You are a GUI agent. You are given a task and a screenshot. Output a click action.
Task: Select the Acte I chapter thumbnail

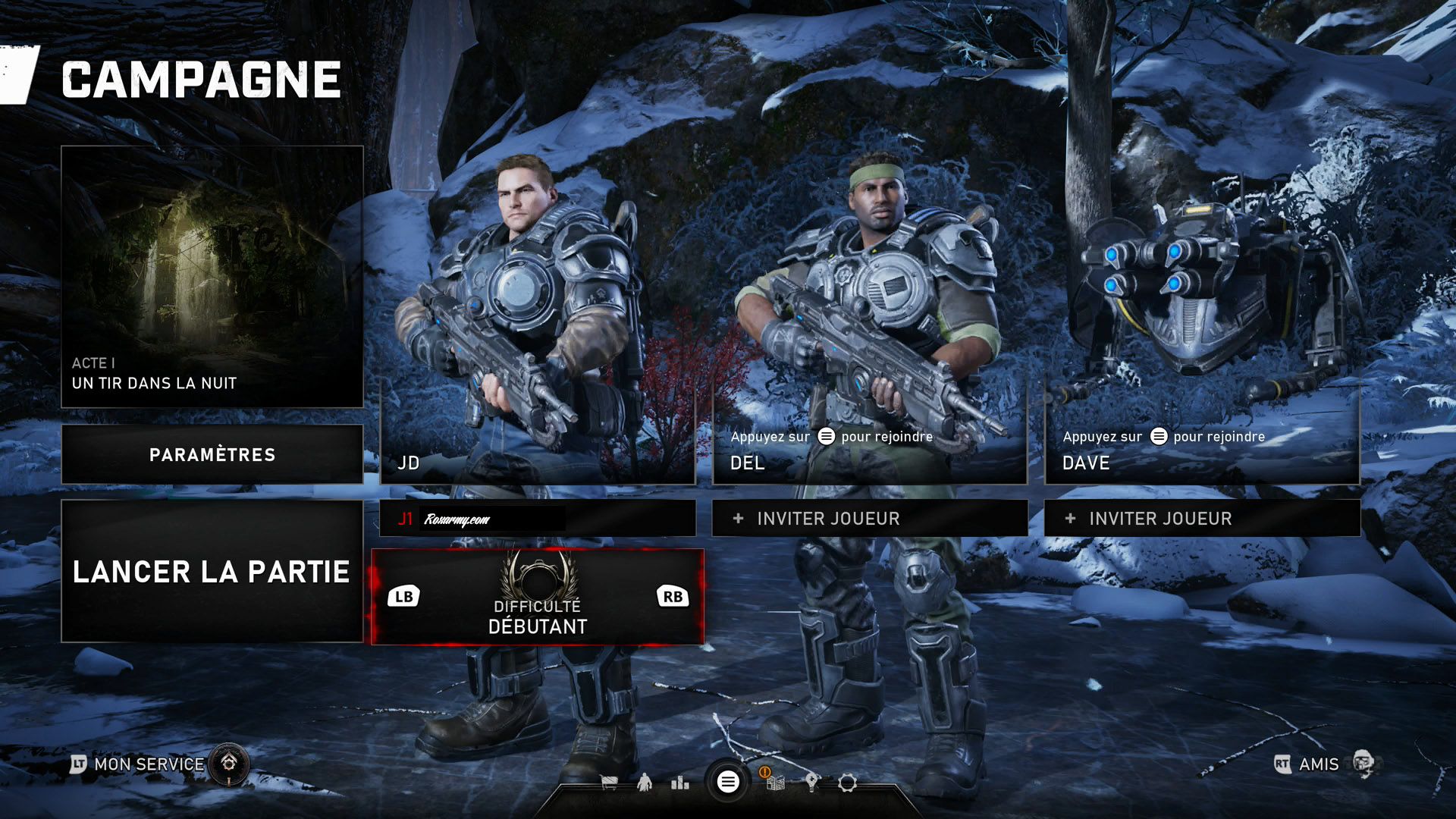(x=212, y=277)
